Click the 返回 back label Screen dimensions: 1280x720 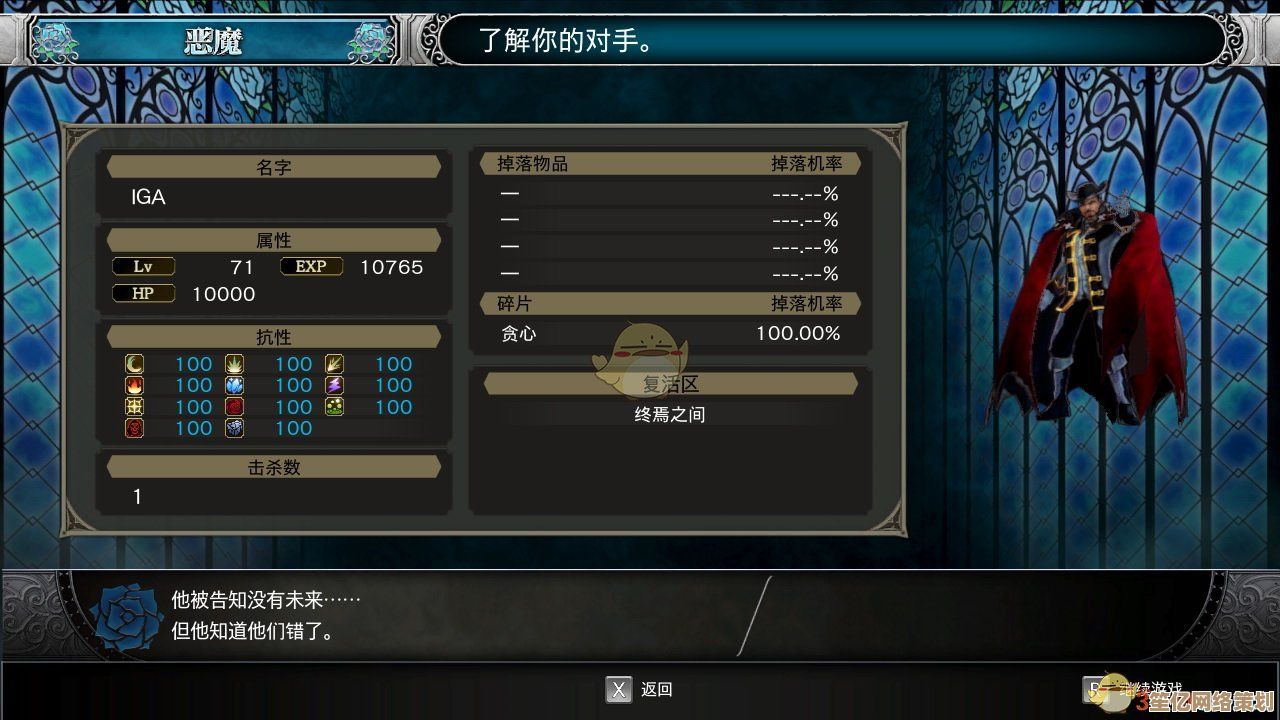tap(656, 689)
